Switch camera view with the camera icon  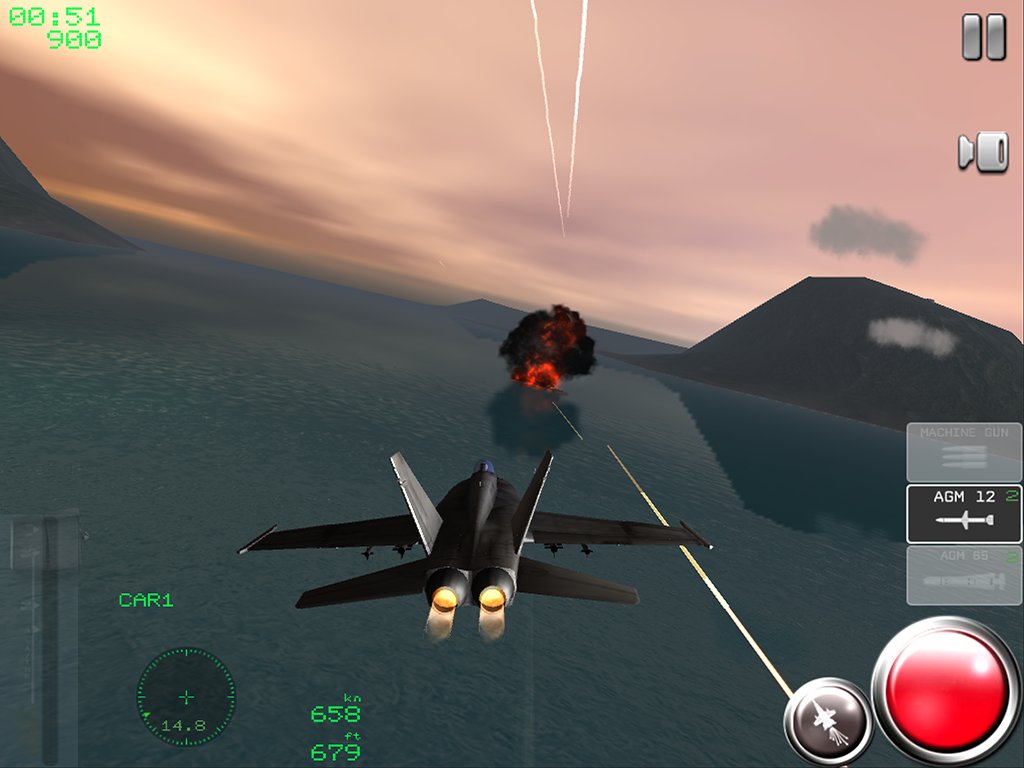(983, 152)
